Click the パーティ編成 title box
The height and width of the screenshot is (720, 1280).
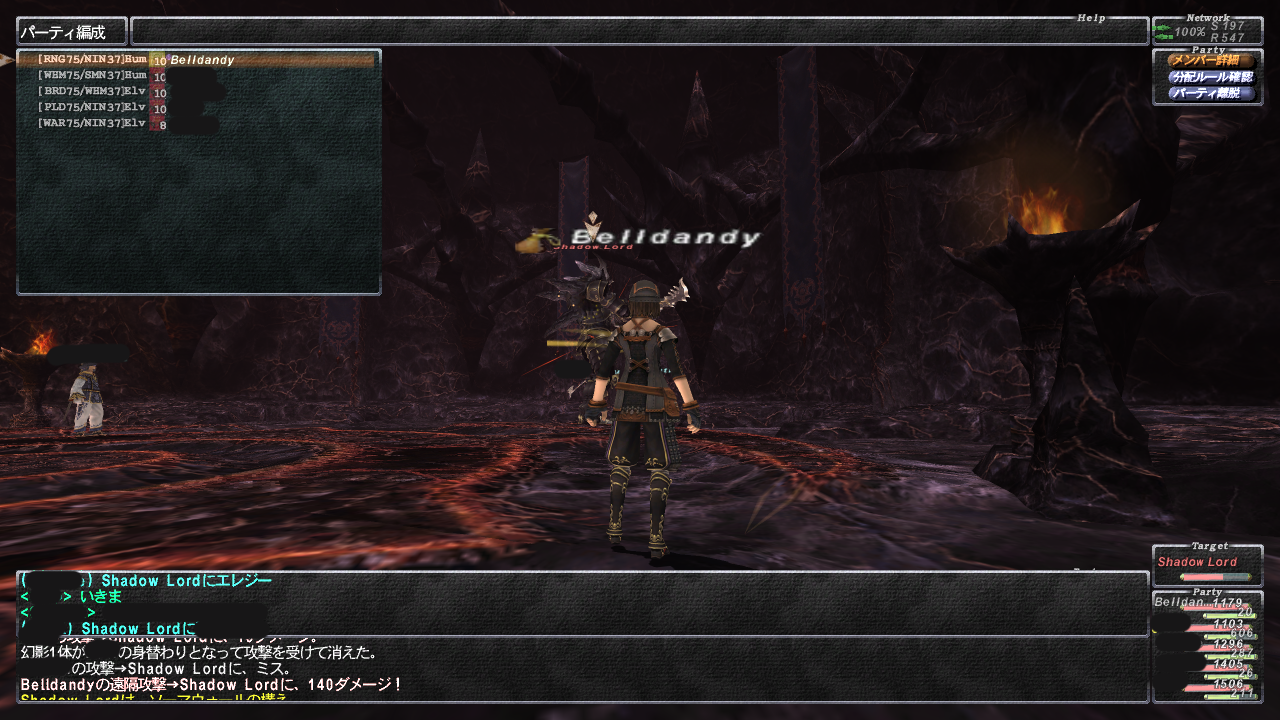coord(72,32)
